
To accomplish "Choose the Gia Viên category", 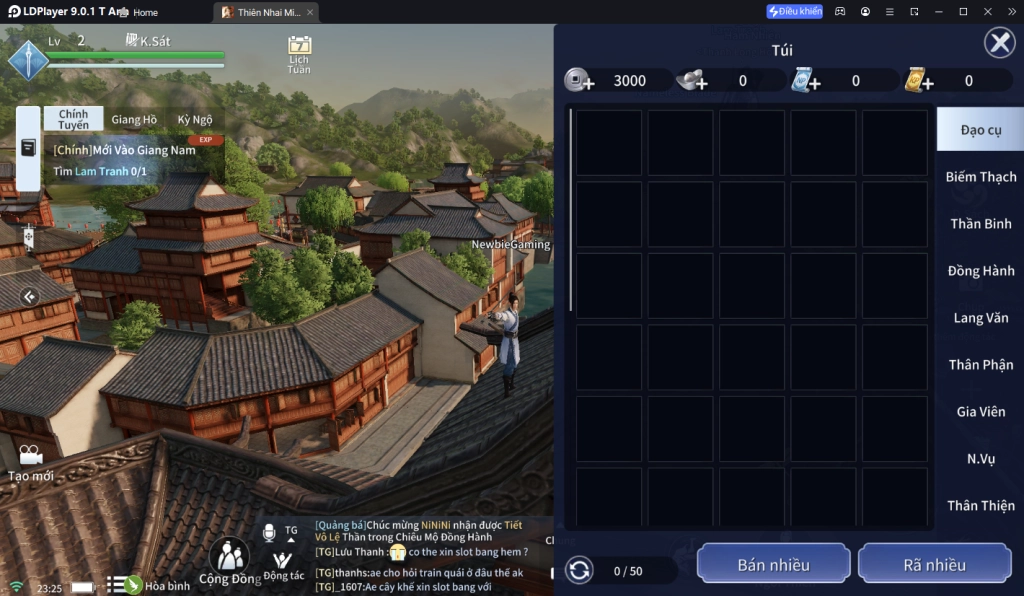I will click(980, 412).
